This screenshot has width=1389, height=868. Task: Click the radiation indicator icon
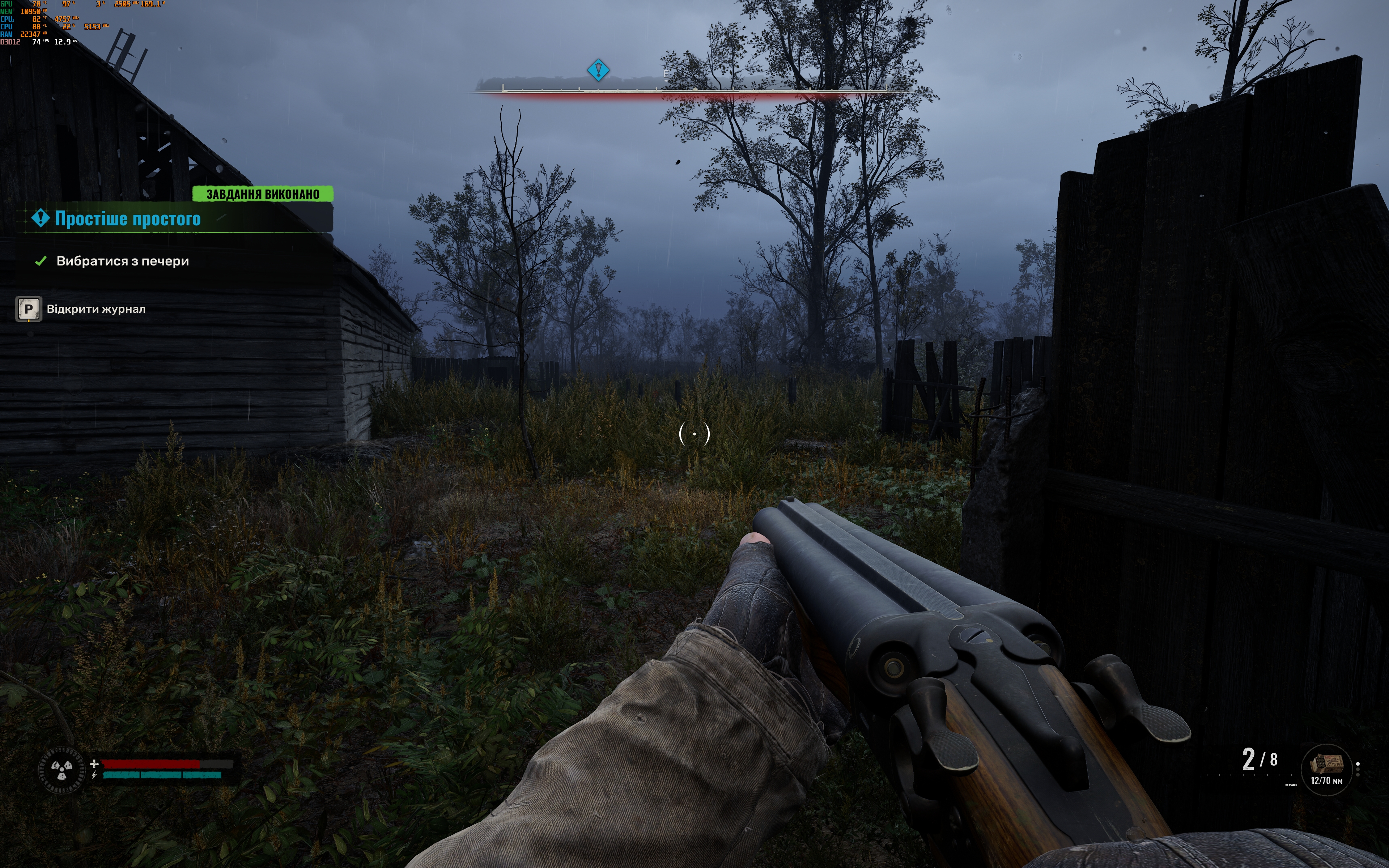pyautogui.click(x=61, y=769)
